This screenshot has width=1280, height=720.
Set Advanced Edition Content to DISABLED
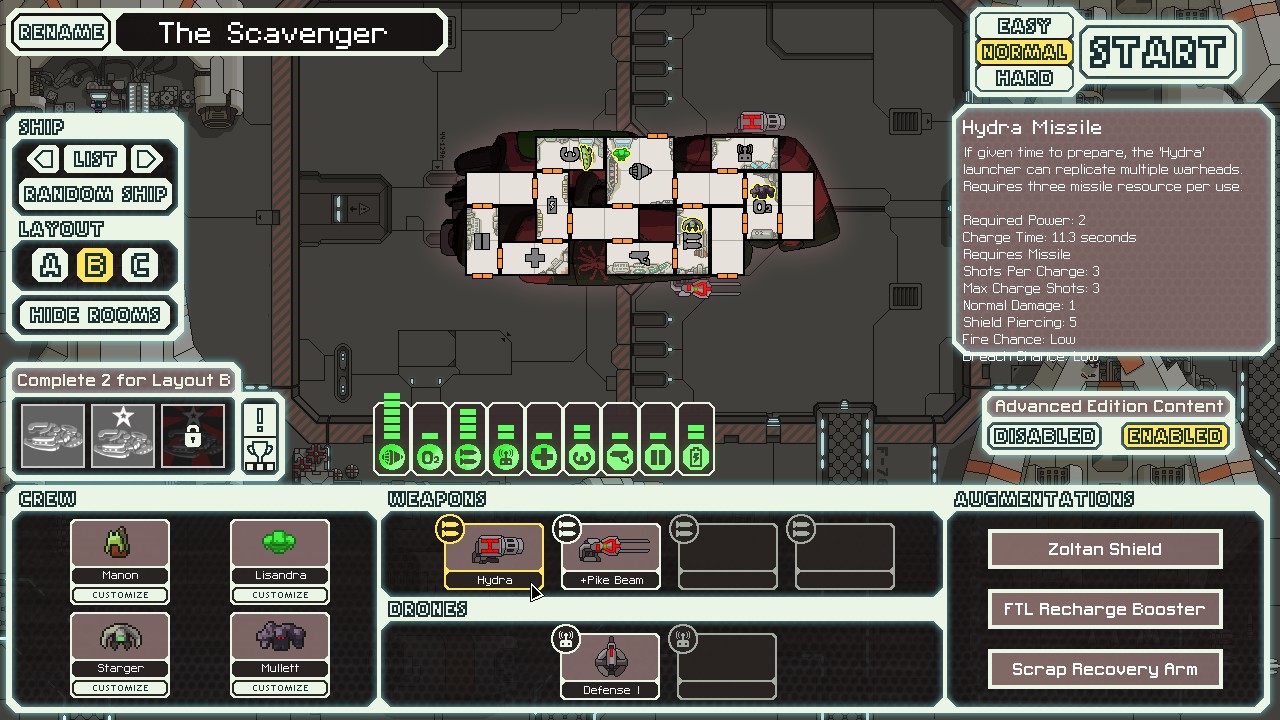[x=1045, y=436]
